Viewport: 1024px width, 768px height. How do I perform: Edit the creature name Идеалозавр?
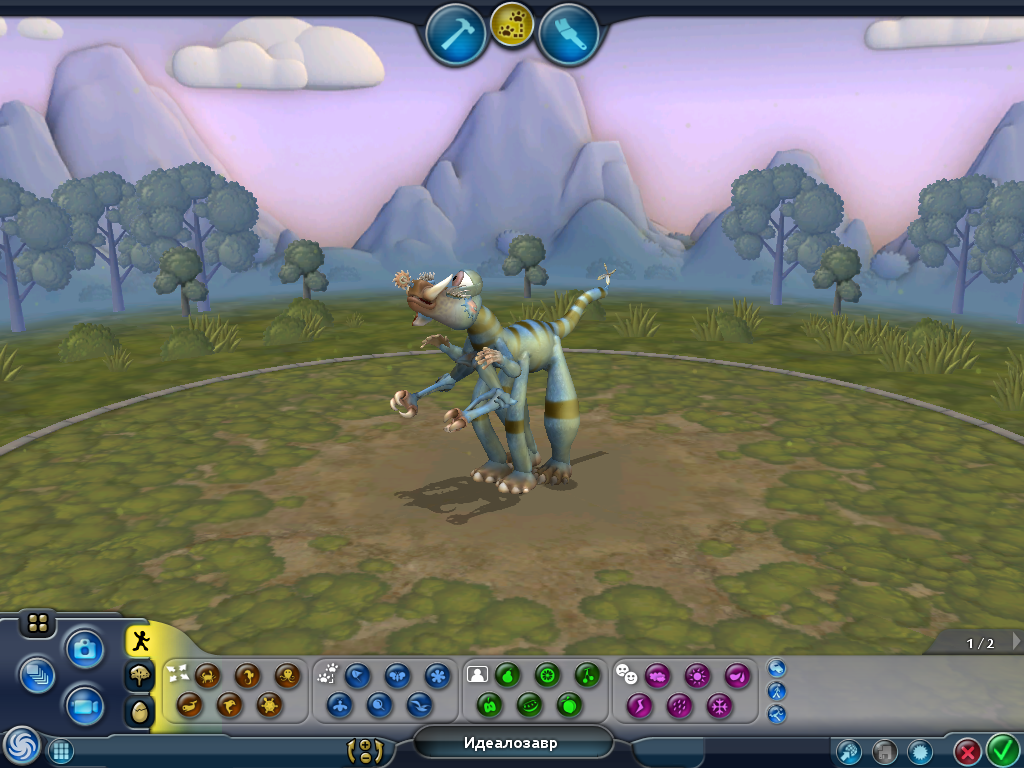pos(511,743)
